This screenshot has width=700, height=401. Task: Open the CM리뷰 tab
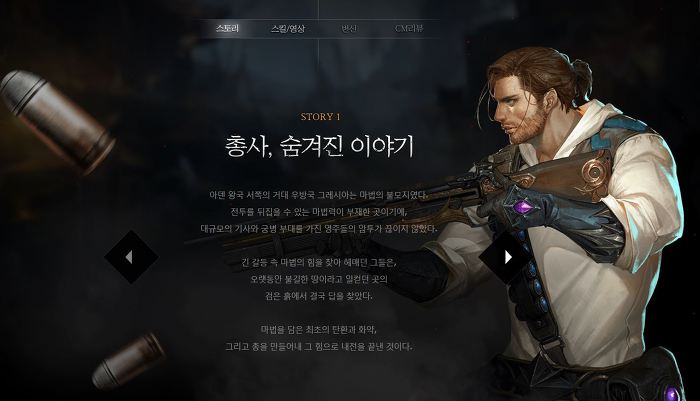tap(410, 28)
